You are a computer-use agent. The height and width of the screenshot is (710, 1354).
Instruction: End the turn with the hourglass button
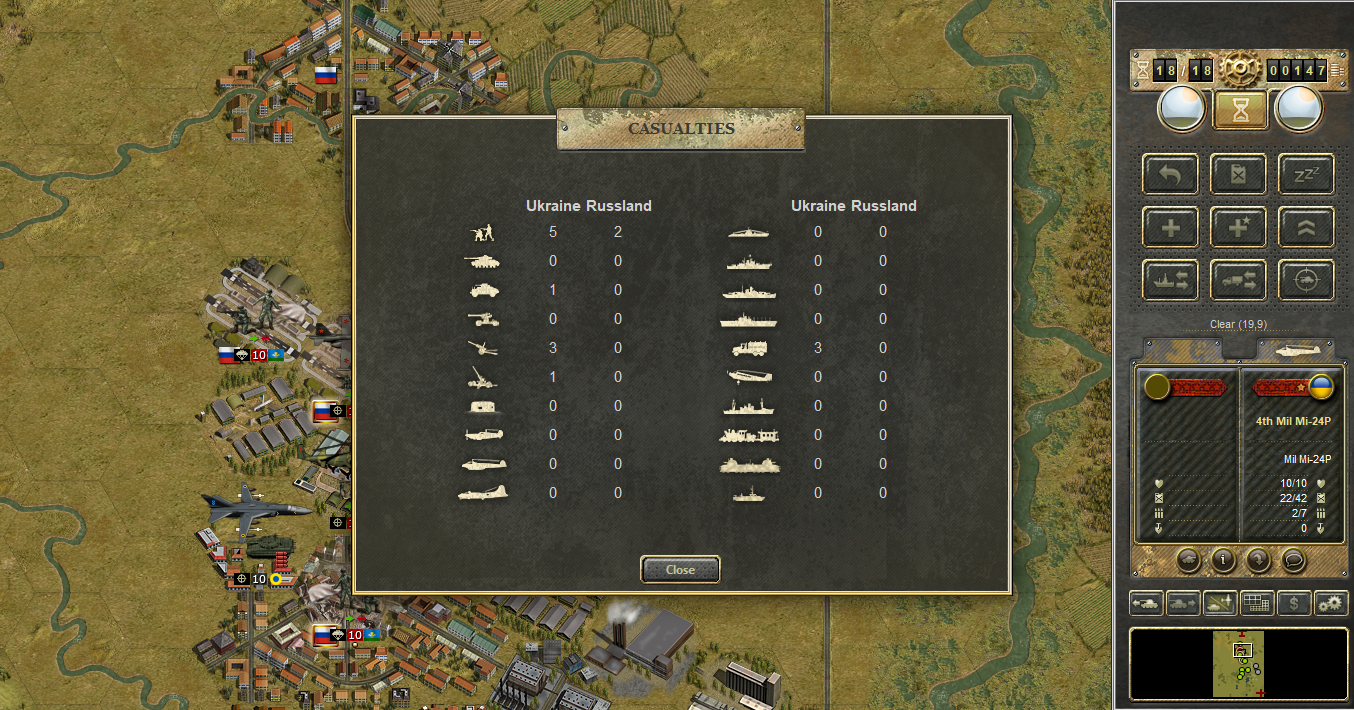[x=1240, y=109]
